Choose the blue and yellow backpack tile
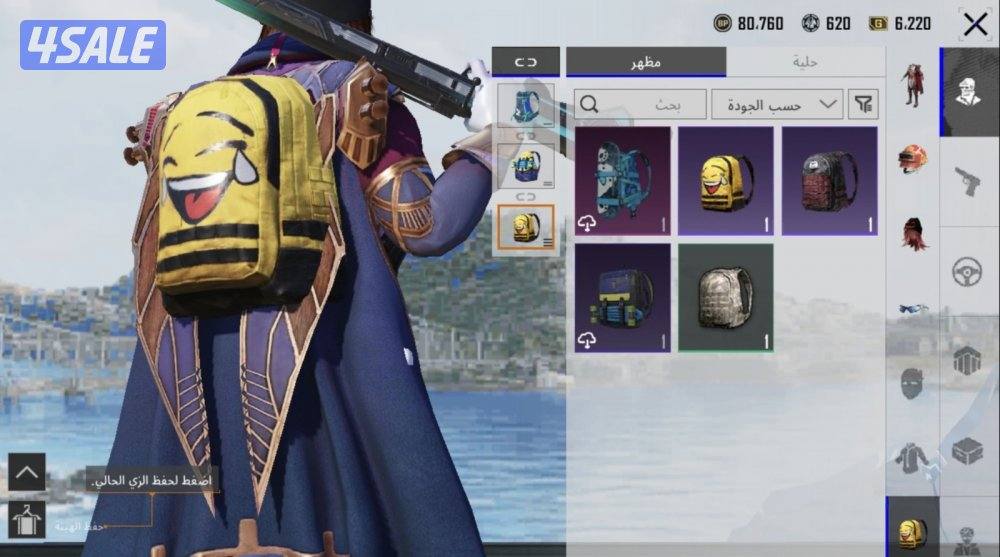1000x557 pixels. [622, 297]
